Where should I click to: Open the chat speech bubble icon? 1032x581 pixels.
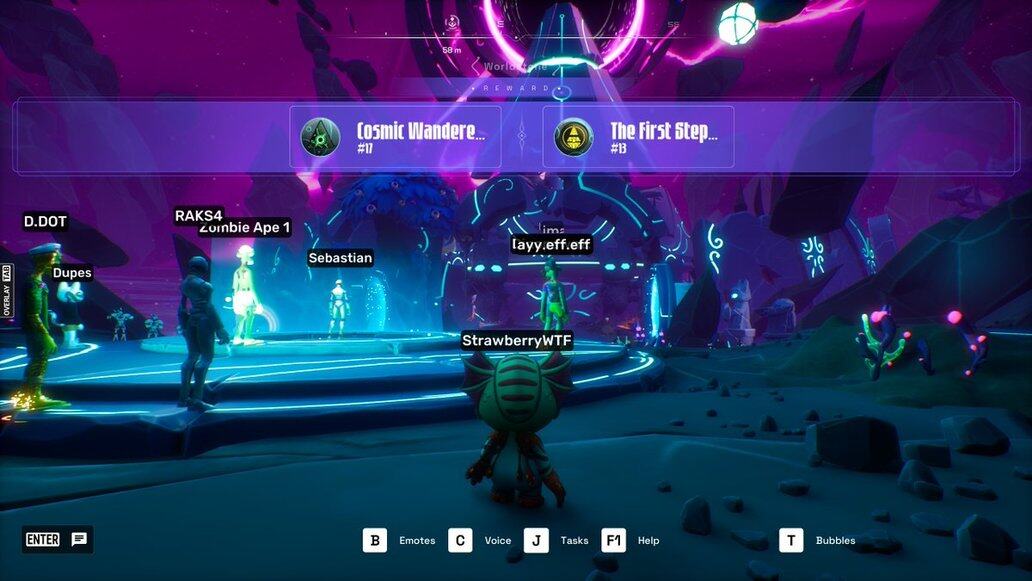[79, 540]
